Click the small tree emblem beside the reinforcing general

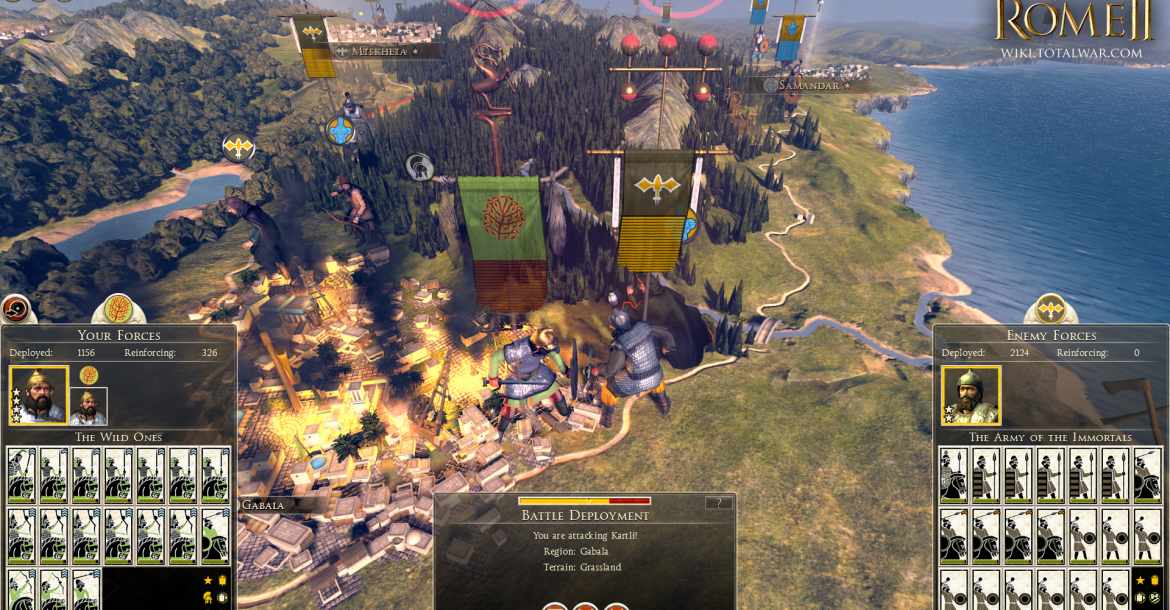tap(89, 375)
